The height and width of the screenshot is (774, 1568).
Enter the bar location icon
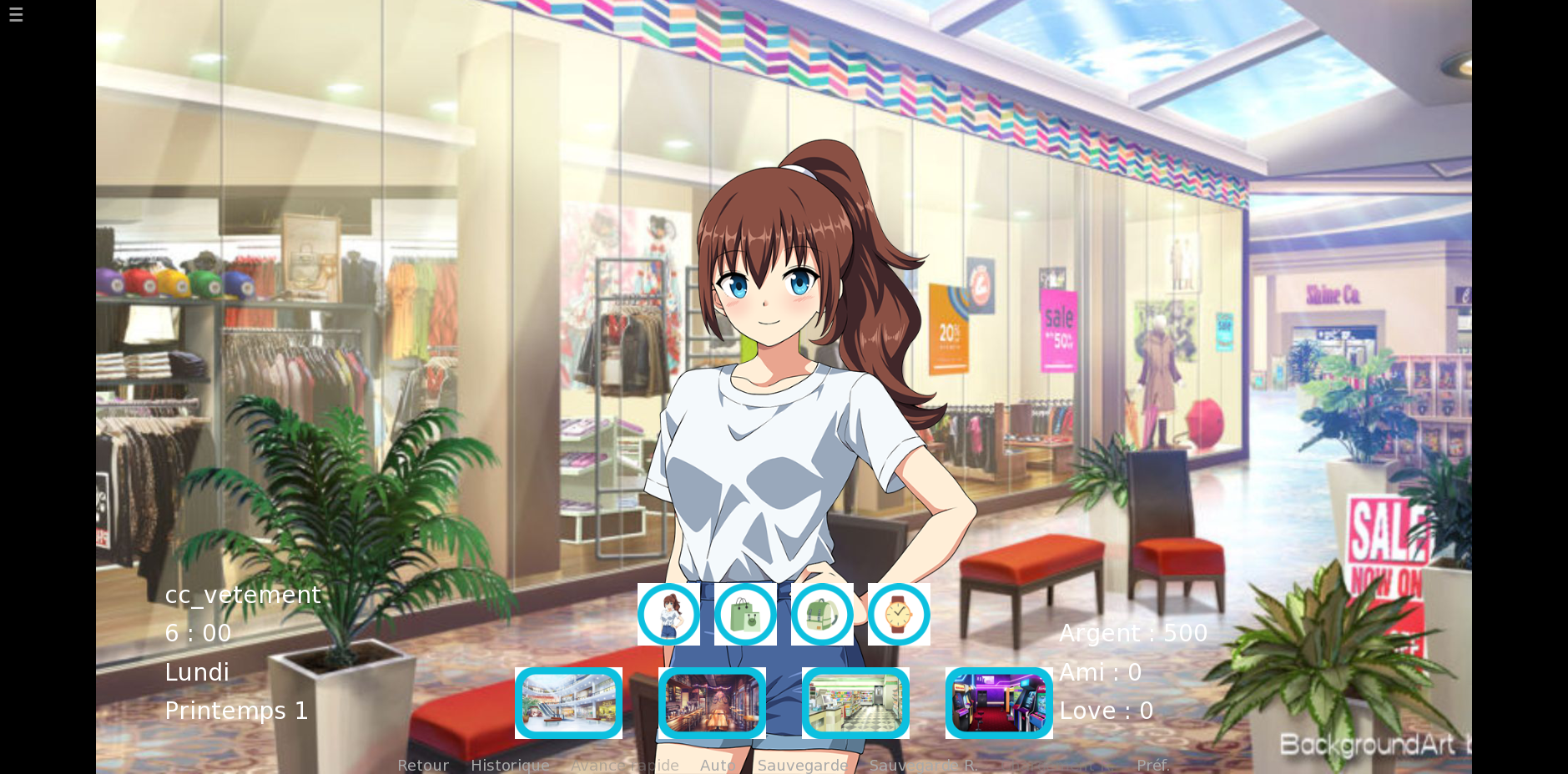point(712,703)
